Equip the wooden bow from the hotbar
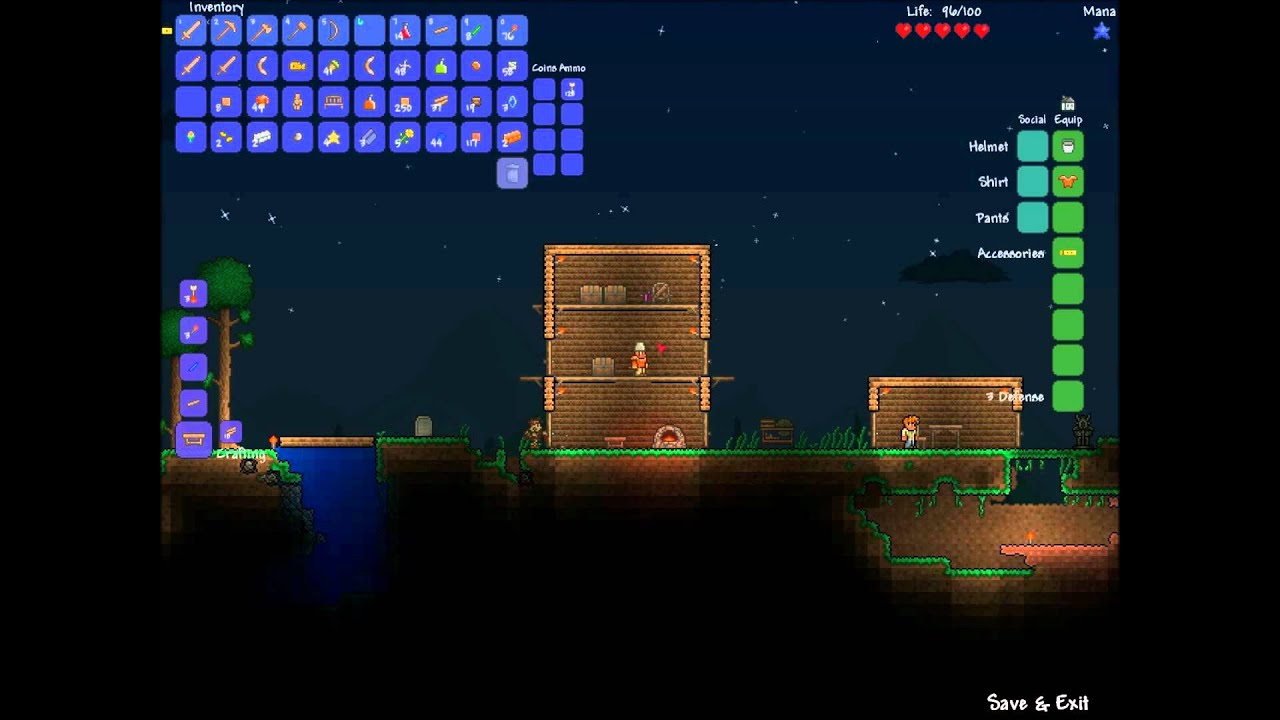The width and height of the screenshot is (1280, 720). pos(333,31)
